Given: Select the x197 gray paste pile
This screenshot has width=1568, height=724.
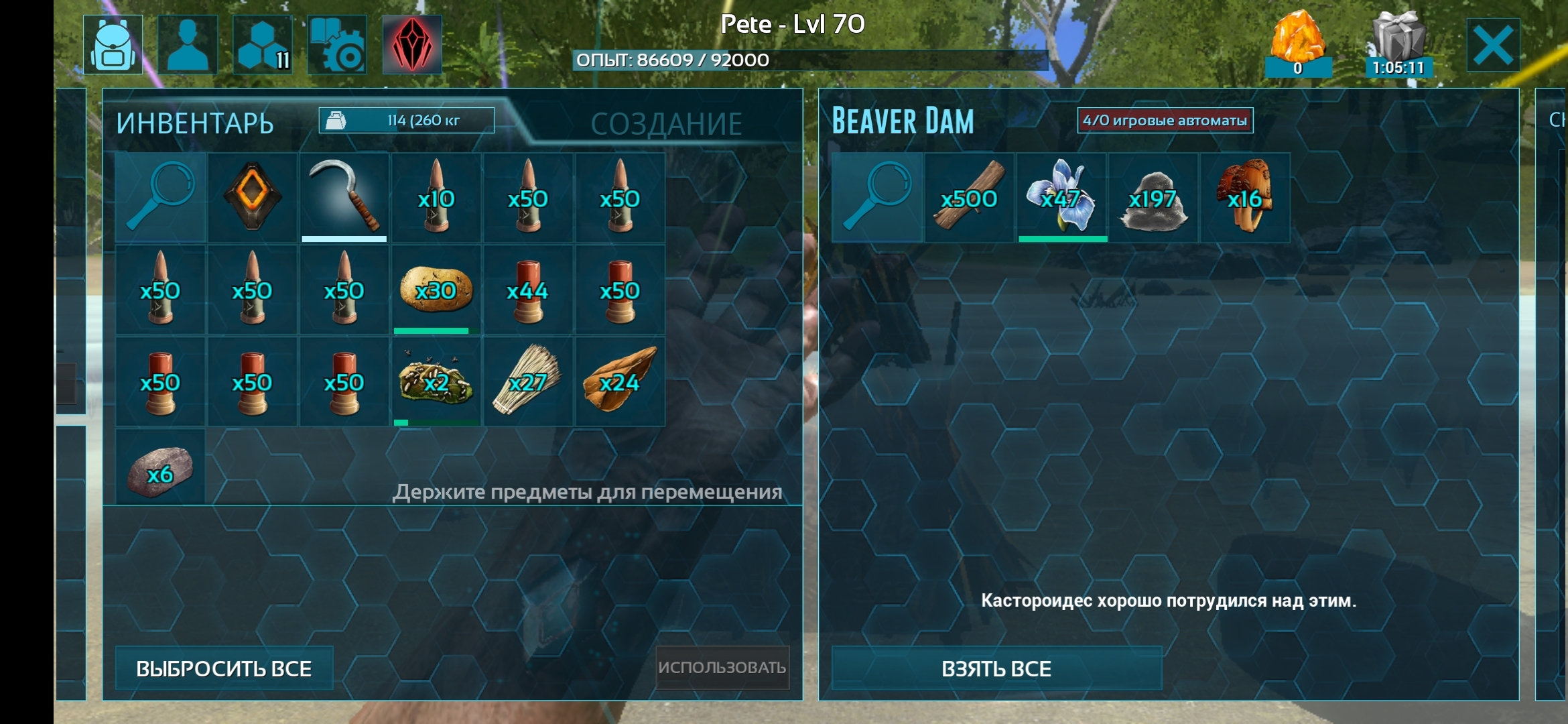Looking at the screenshot, I should (1153, 197).
